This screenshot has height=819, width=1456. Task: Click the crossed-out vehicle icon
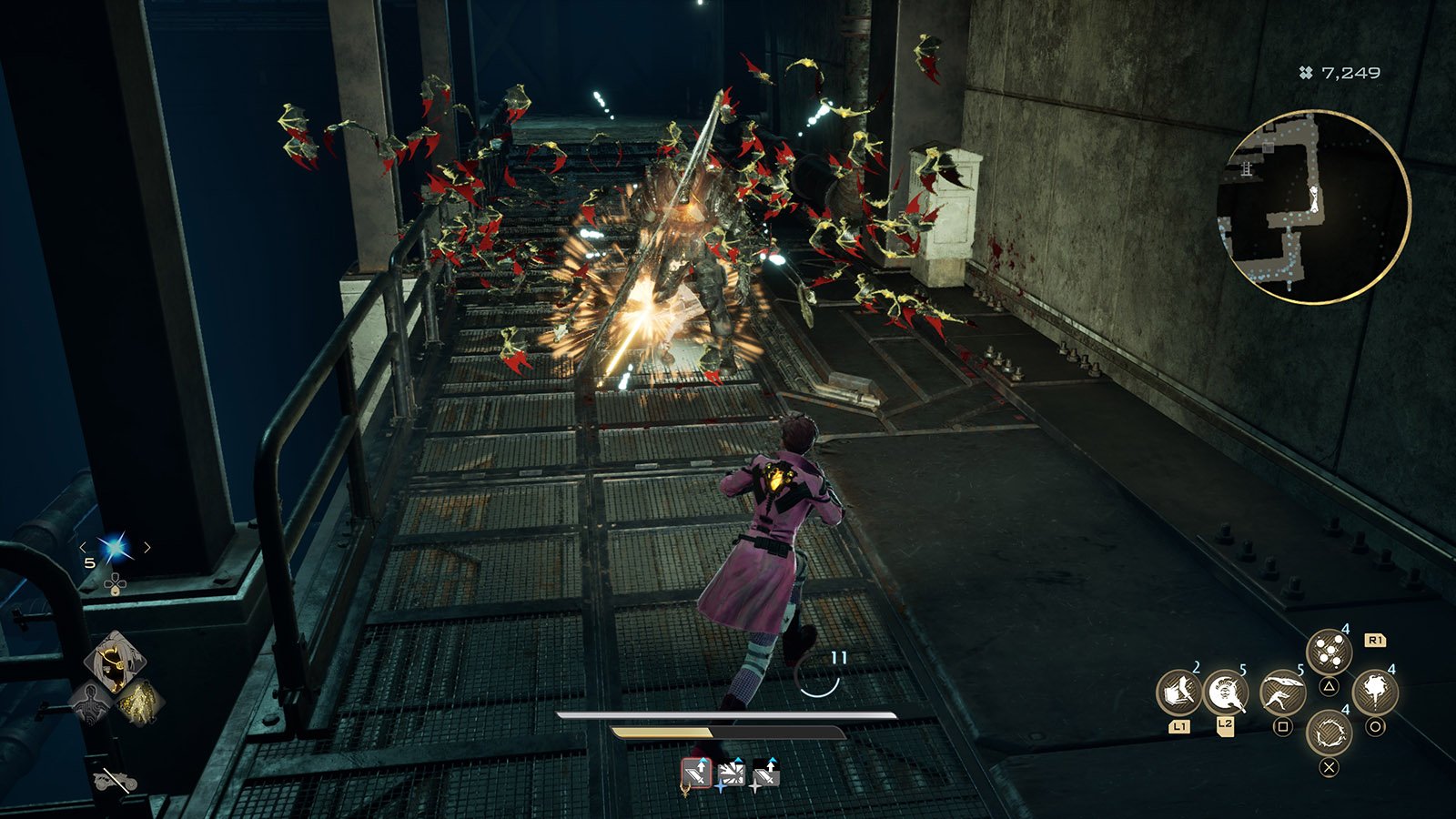(115, 781)
